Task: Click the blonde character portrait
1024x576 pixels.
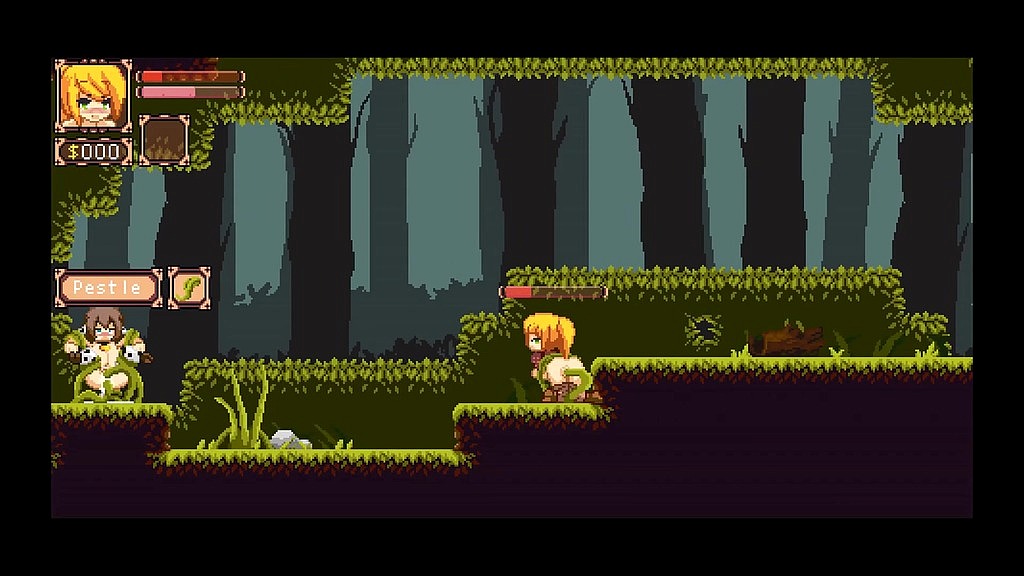Action: coord(94,96)
